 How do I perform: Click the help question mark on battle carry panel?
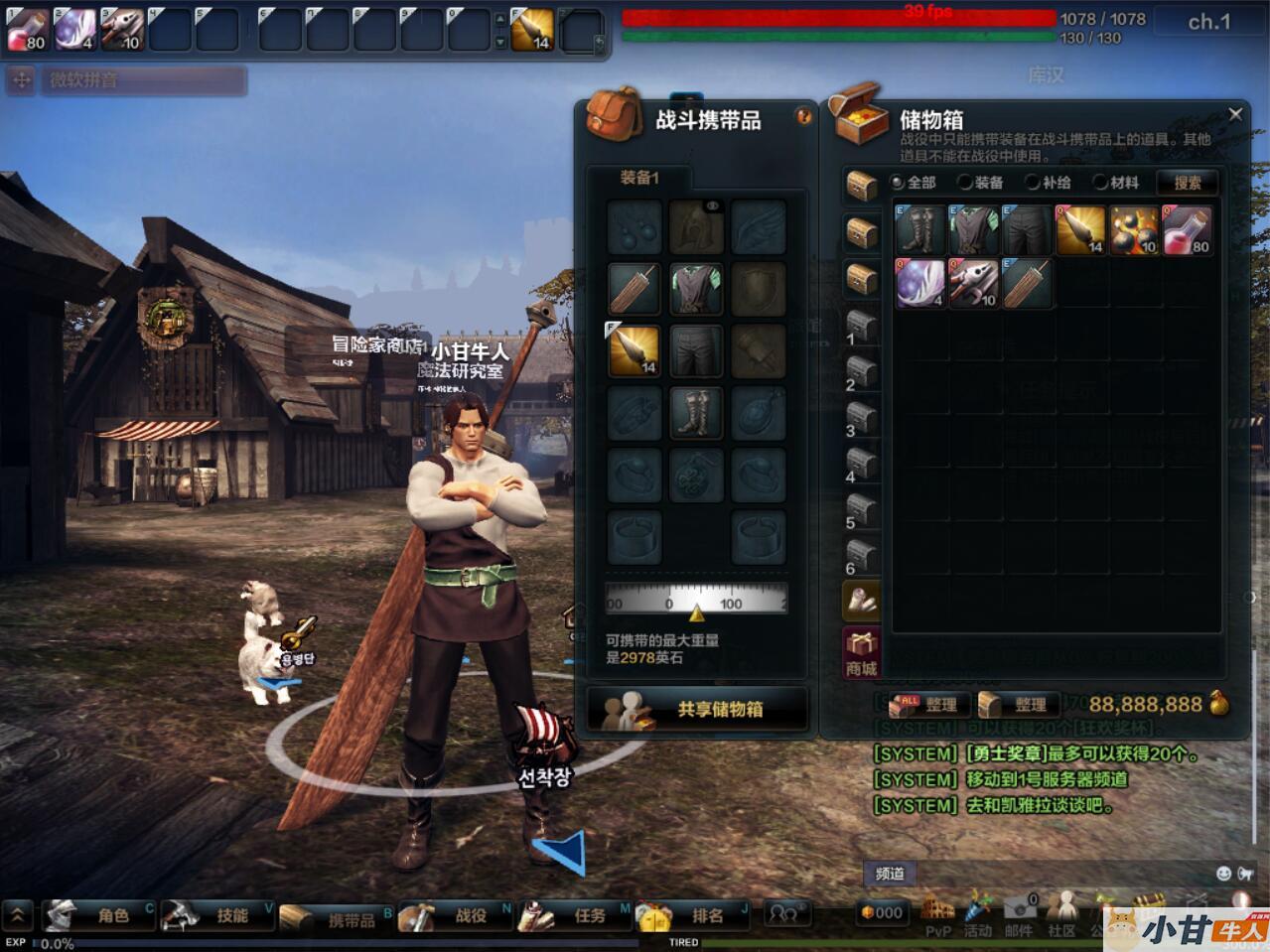click(x=803, y=117)
